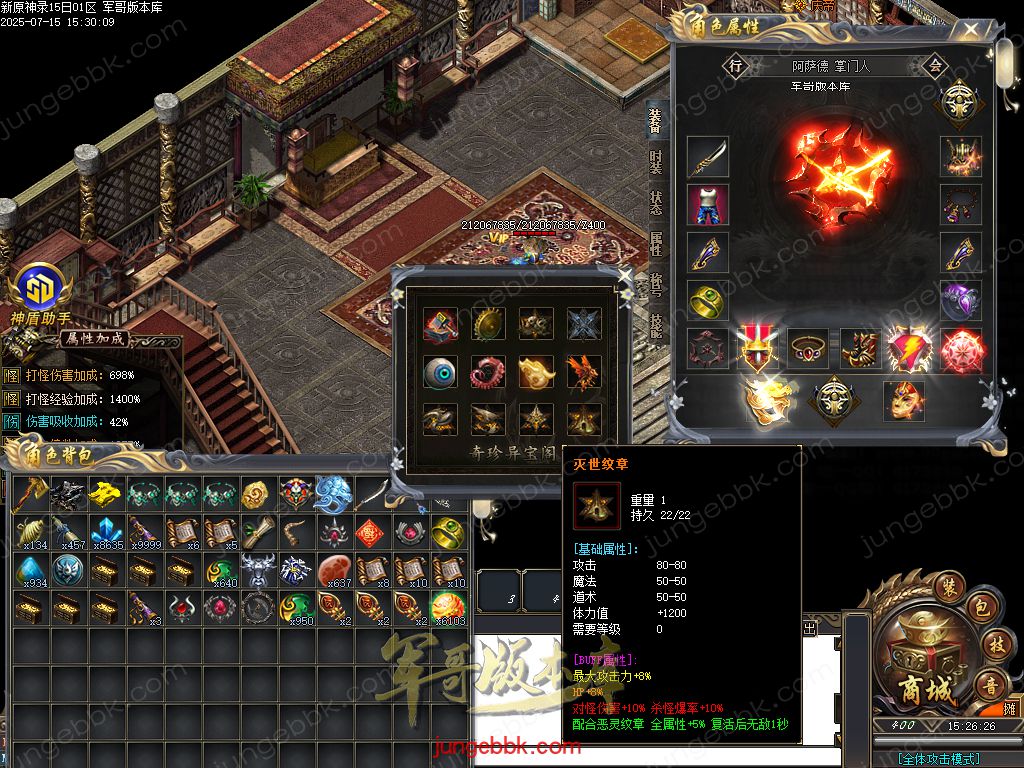Select the blue eyeball treasure slot
This screenshot has width=1024, height=768.
440,372
